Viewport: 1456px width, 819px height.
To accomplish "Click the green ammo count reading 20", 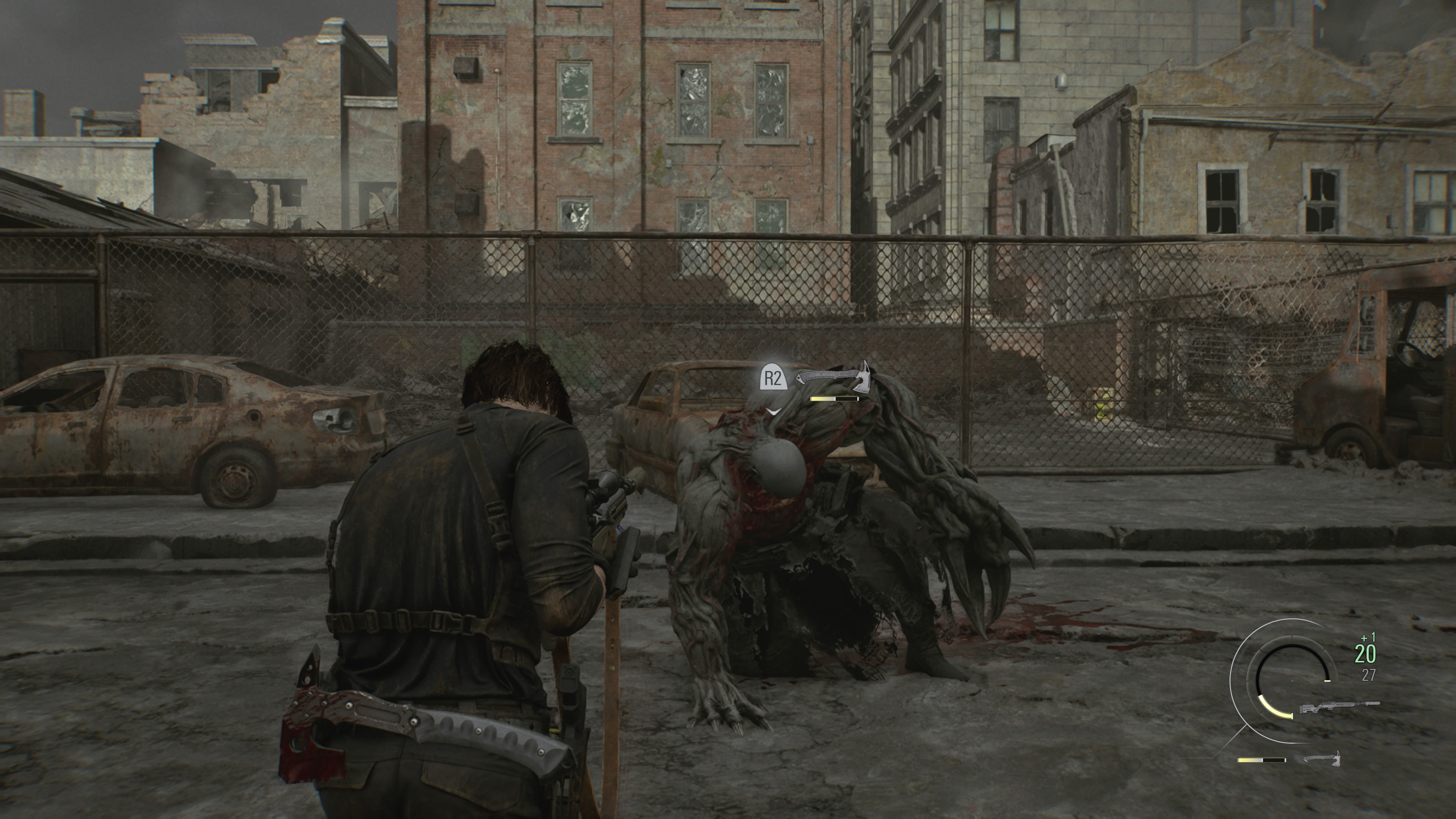I will (x=1365, y=653).
